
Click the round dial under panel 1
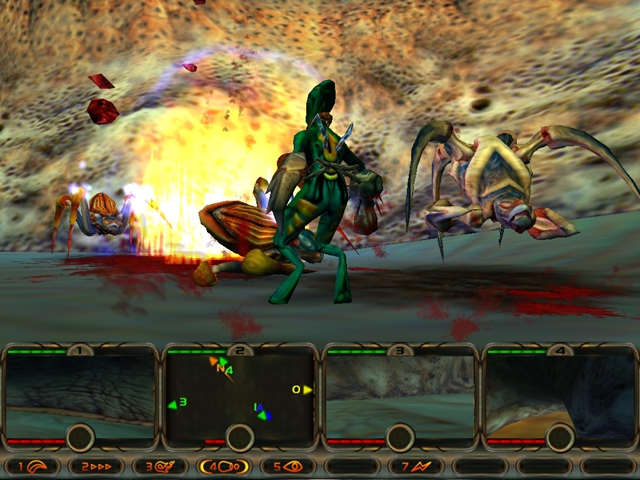[80, 437]
